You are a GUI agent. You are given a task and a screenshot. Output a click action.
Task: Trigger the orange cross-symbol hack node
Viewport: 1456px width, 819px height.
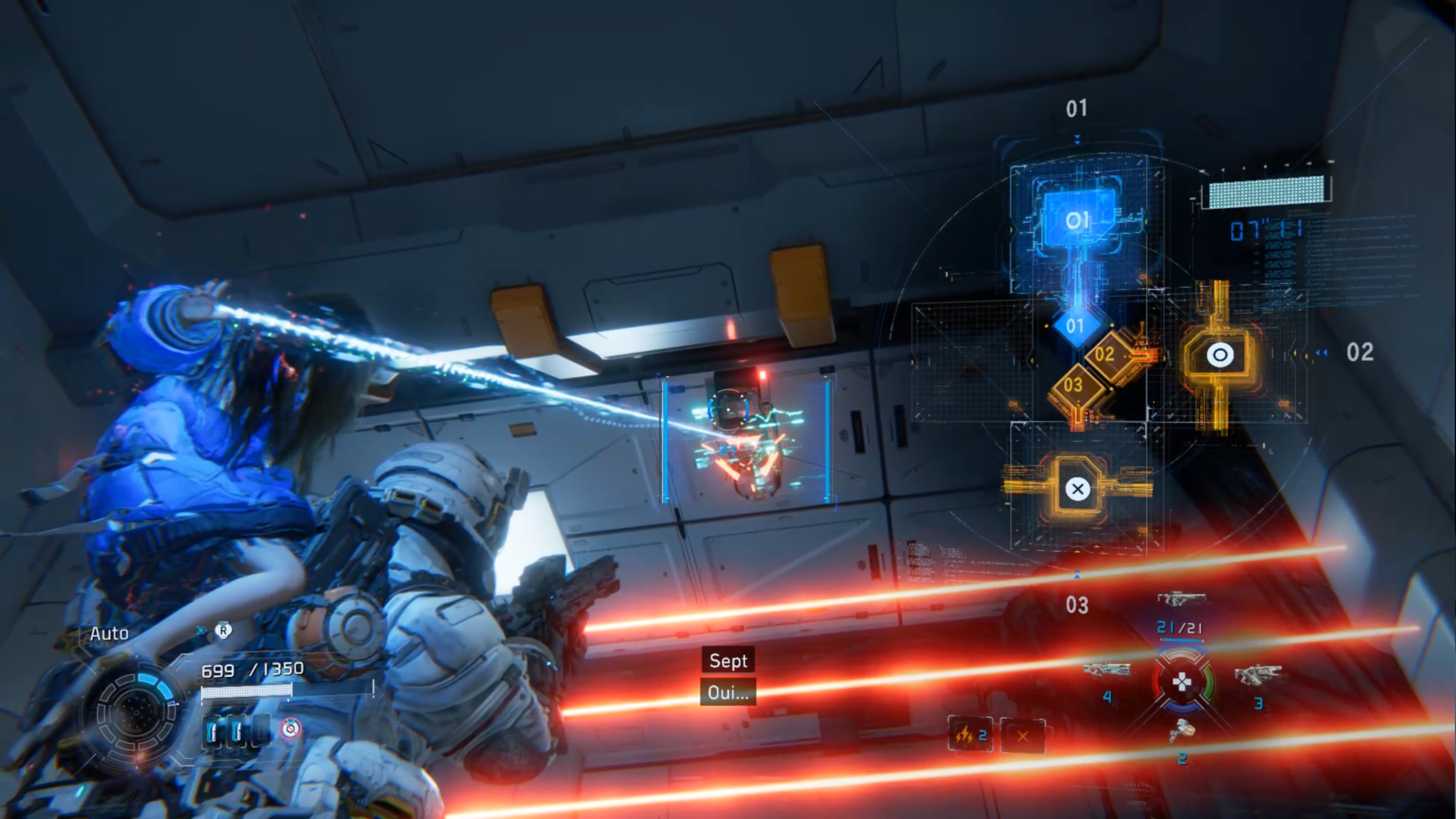(x=1077, y=488)
